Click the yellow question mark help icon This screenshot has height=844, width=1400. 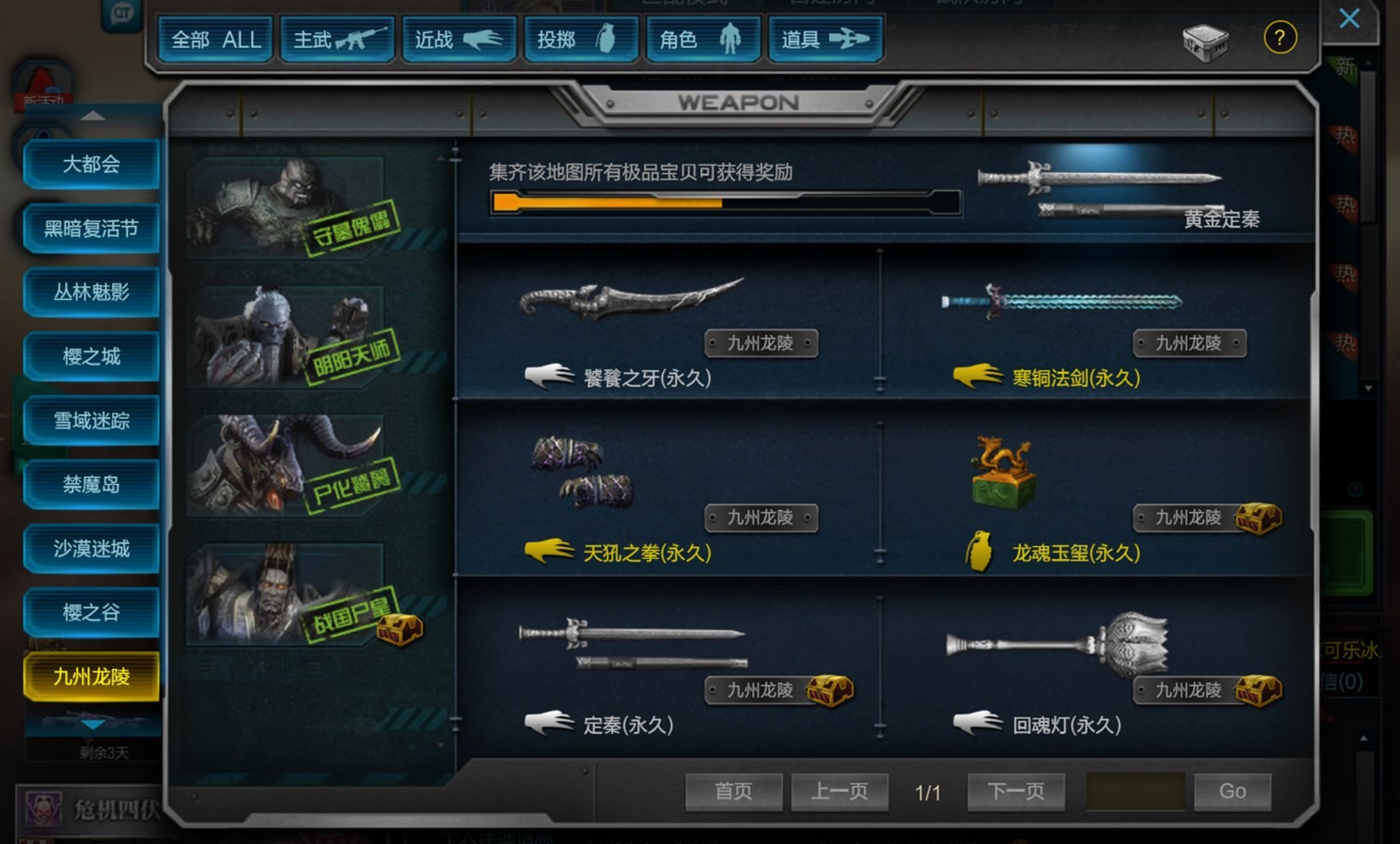(1280, 38)
